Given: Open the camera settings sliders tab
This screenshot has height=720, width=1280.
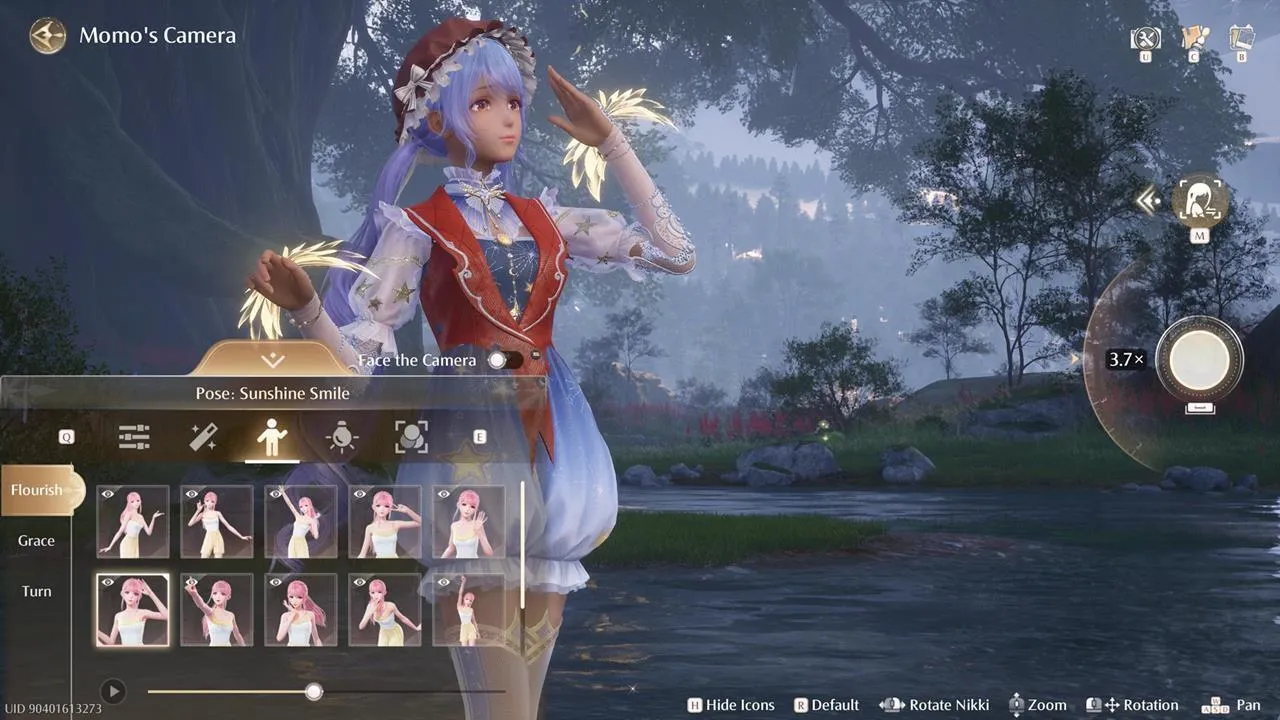Looking at the screenshot, I should tap(134, 436).
